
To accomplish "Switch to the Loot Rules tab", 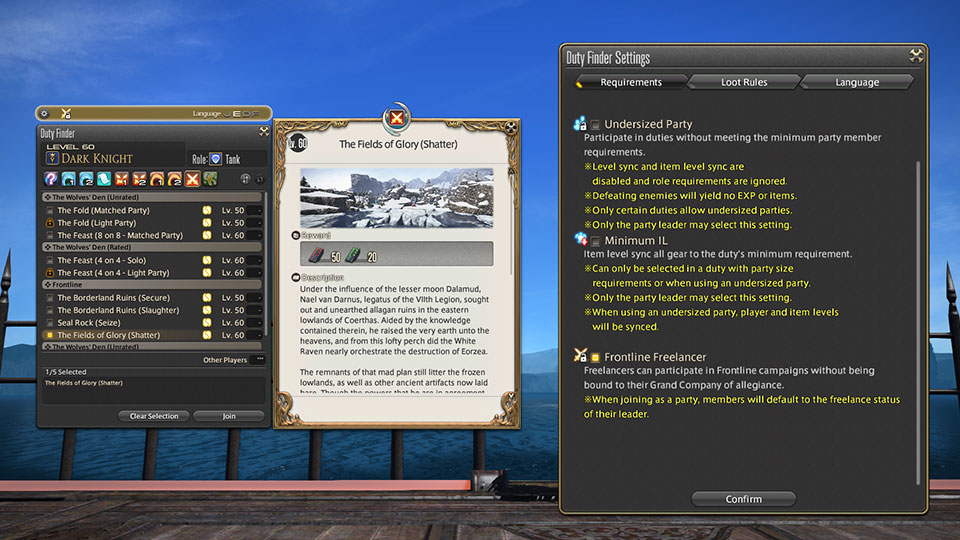I will 744,82.
